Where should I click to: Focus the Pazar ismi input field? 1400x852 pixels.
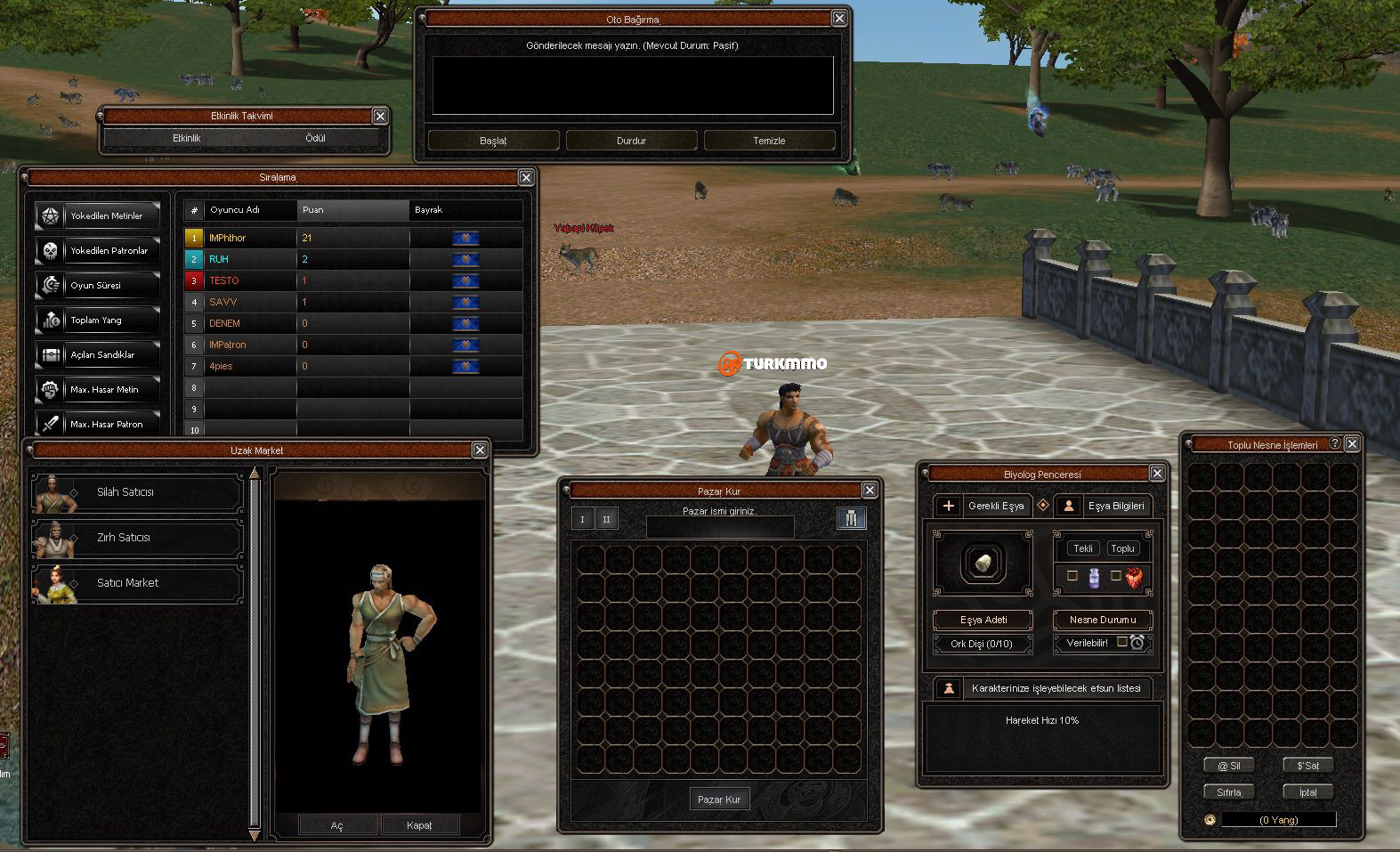click(719, 527)
